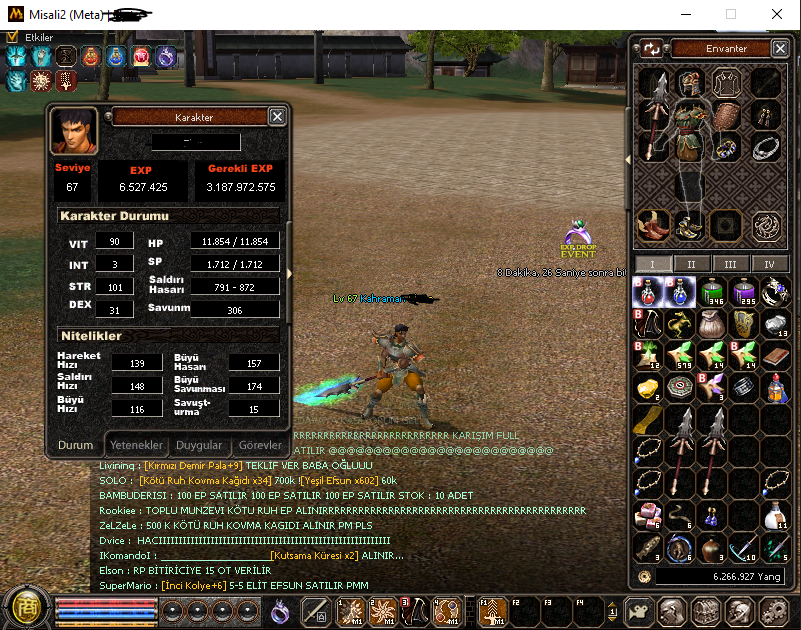Select the blue potion inventory slot
The width and height of the screenshot is (801, 630).
pyautogui.click(x=680, y=292)
